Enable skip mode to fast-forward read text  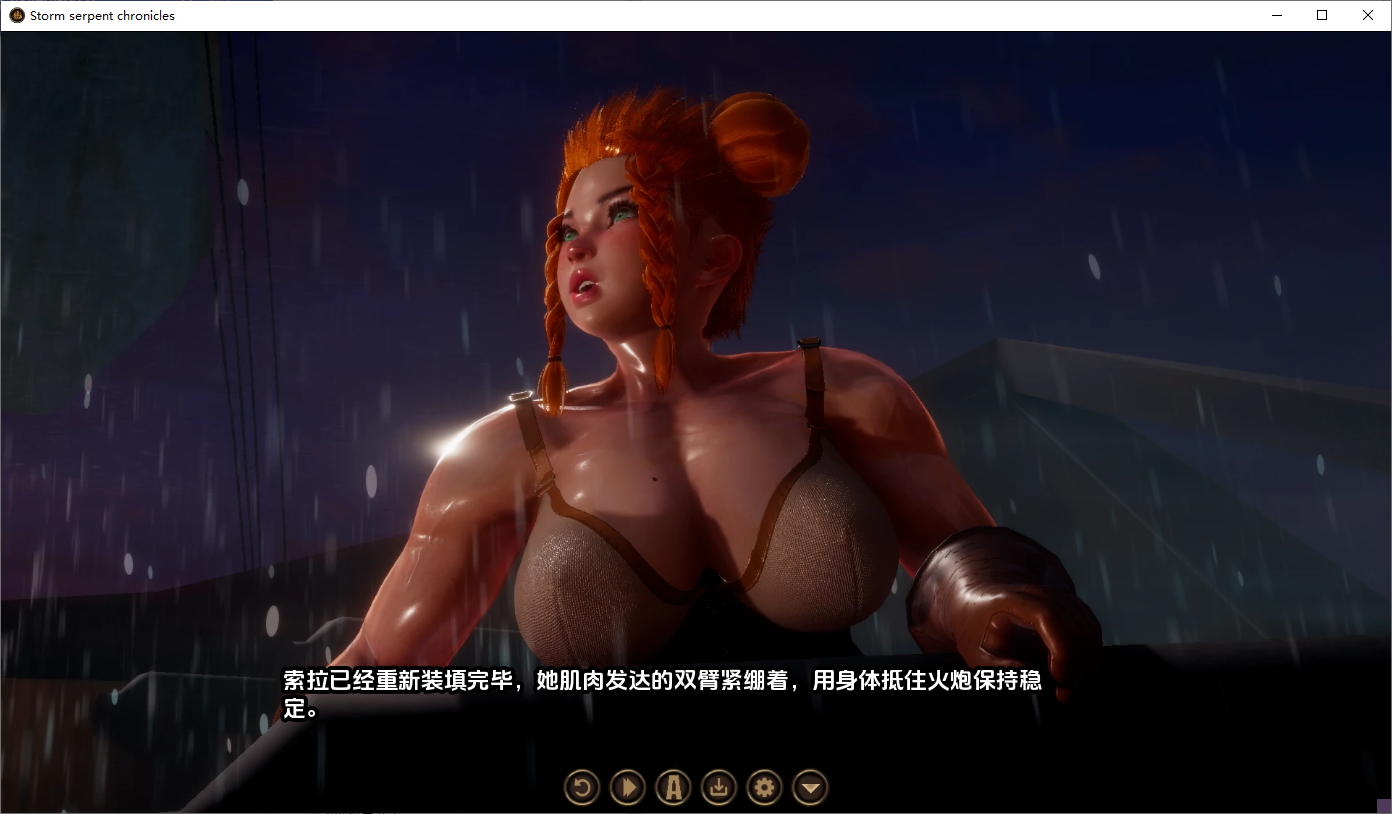coord(627,787)
